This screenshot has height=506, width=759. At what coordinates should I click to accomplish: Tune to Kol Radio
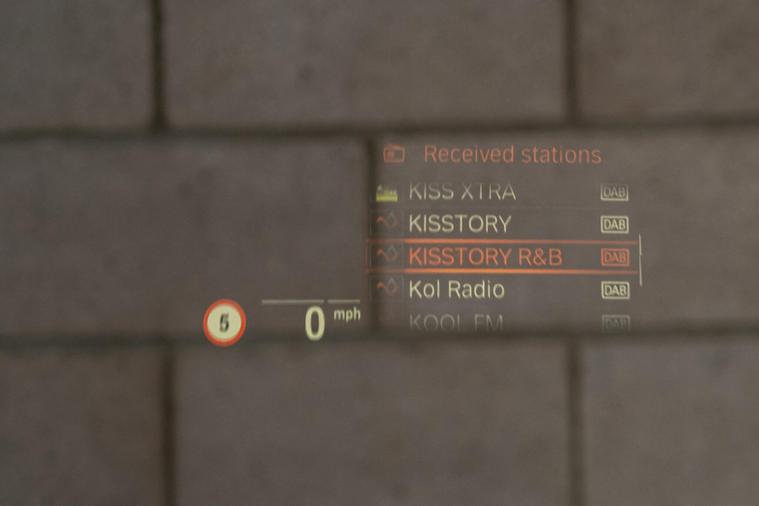(x=456, y=290)
